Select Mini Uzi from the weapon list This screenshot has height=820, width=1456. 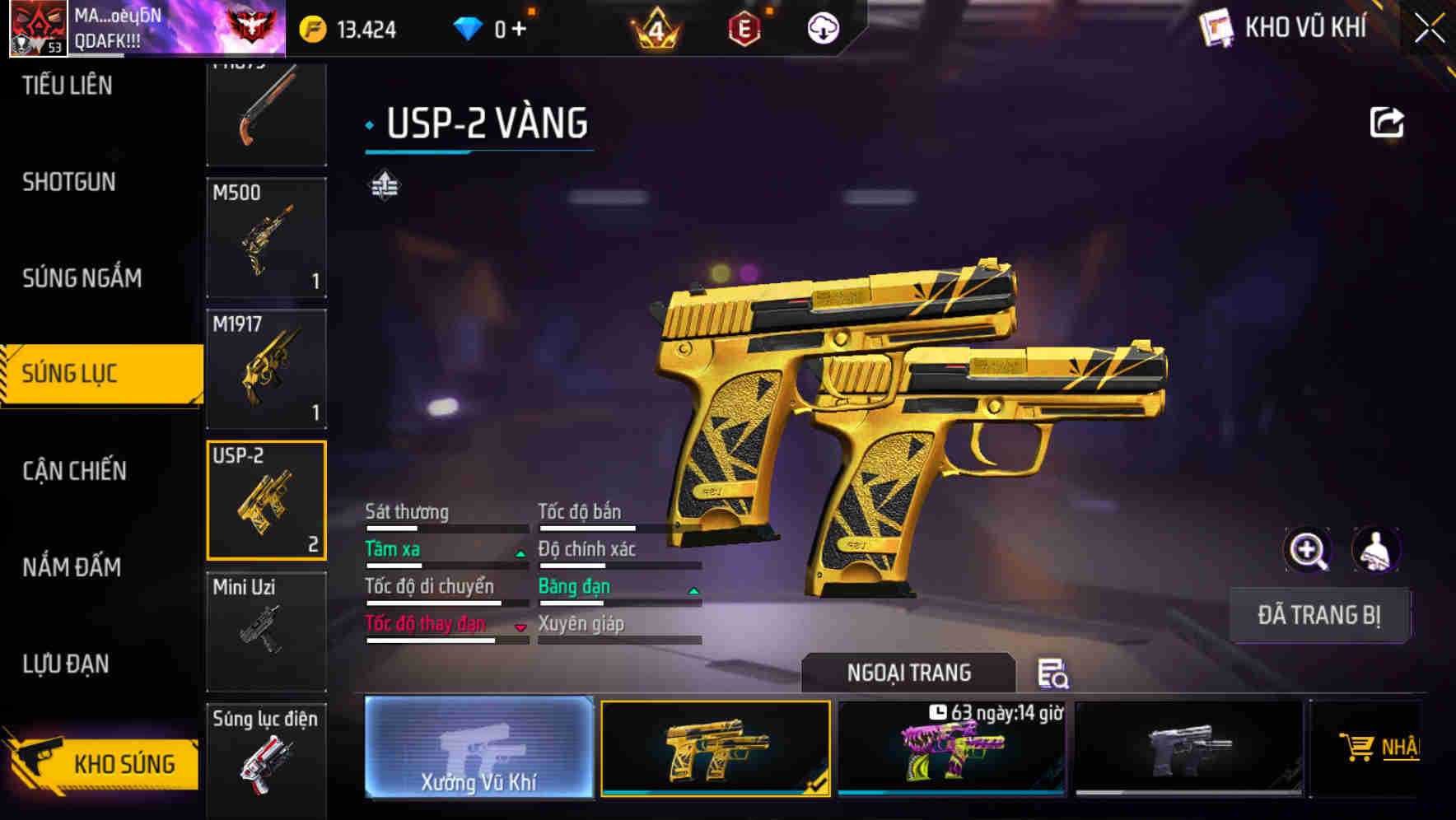(x=265, y=630)
